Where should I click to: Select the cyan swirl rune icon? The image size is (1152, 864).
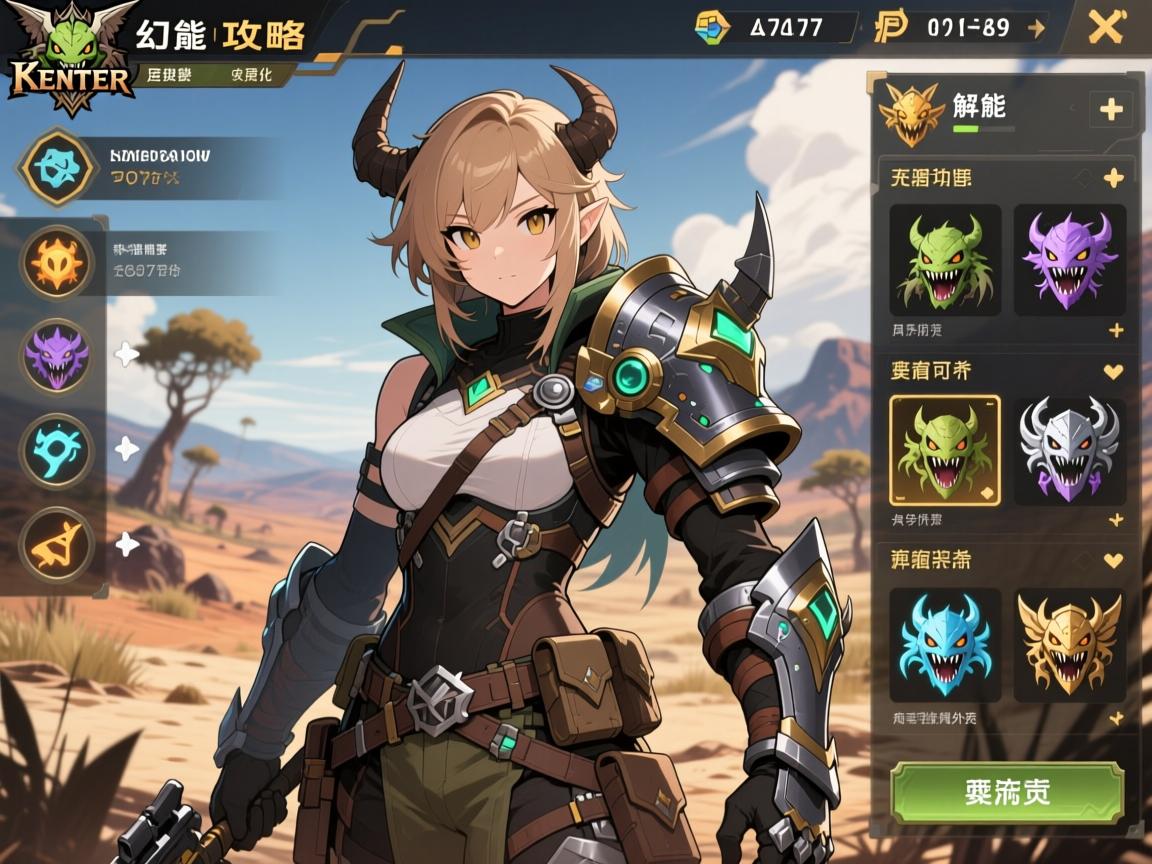pos(57,450)
